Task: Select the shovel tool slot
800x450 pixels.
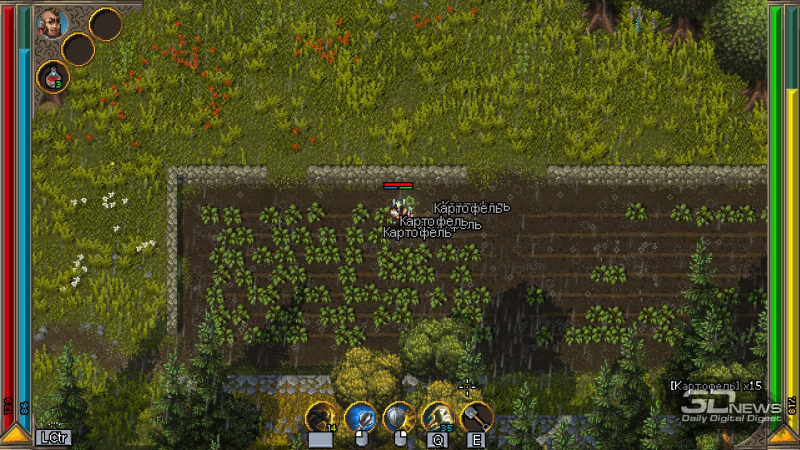Action: coord(476,416)
